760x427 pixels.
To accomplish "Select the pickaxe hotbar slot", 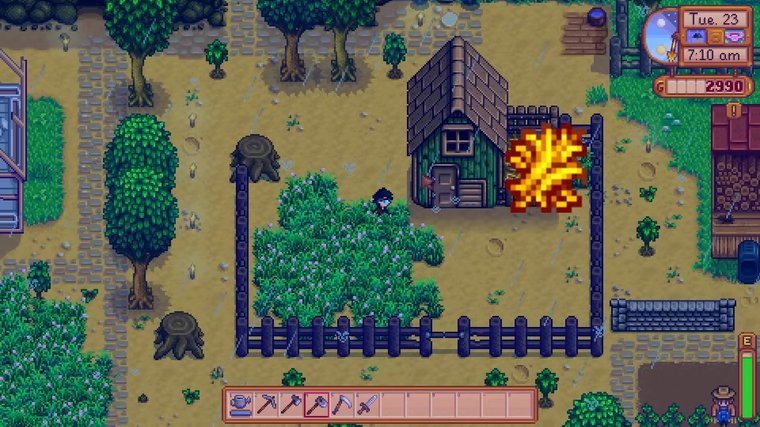I will point(266,405).
